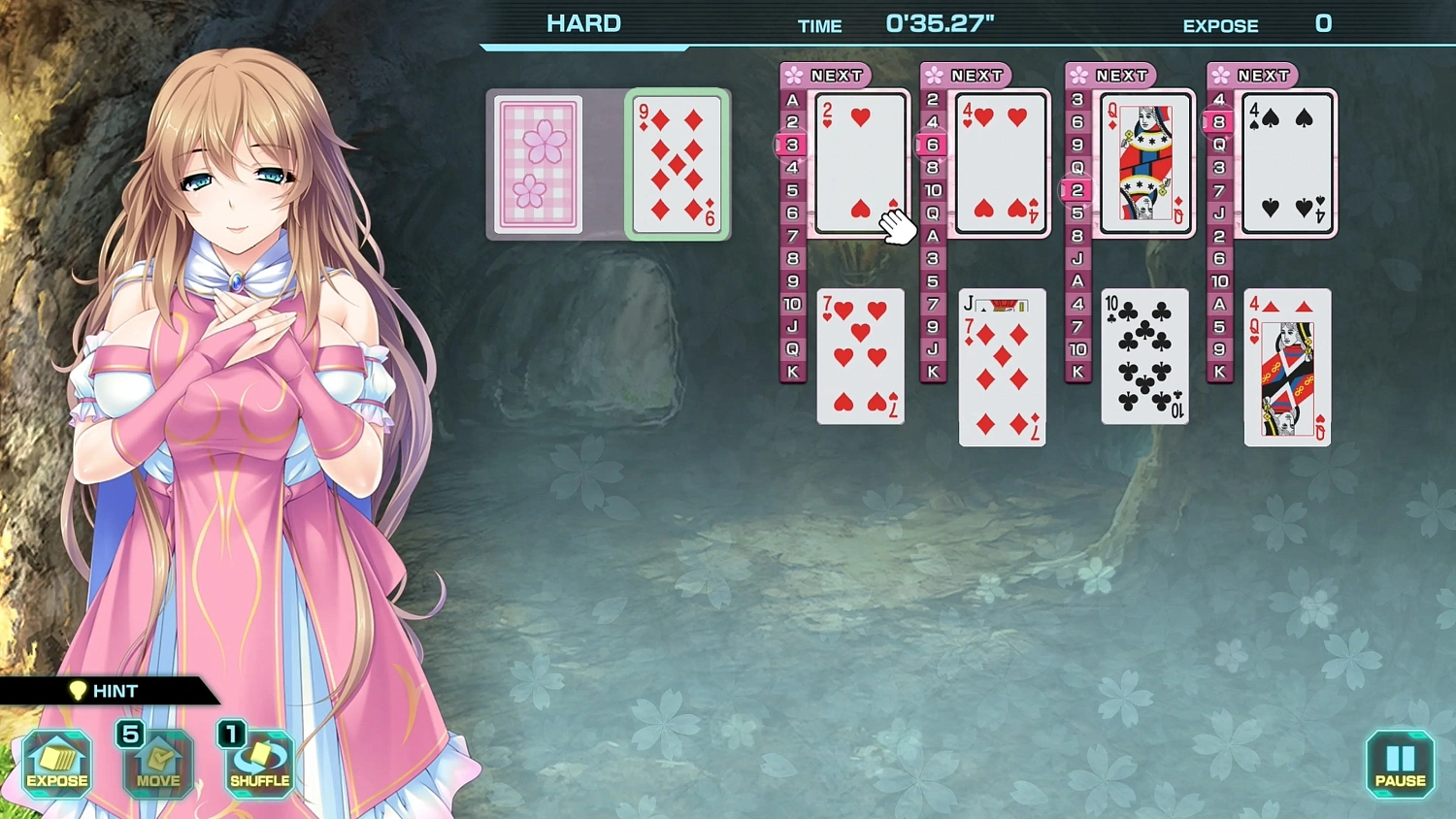Screen dimensions: 1456x819
Task: Click the Move icon showing counter 5
Action: (157, 765)
